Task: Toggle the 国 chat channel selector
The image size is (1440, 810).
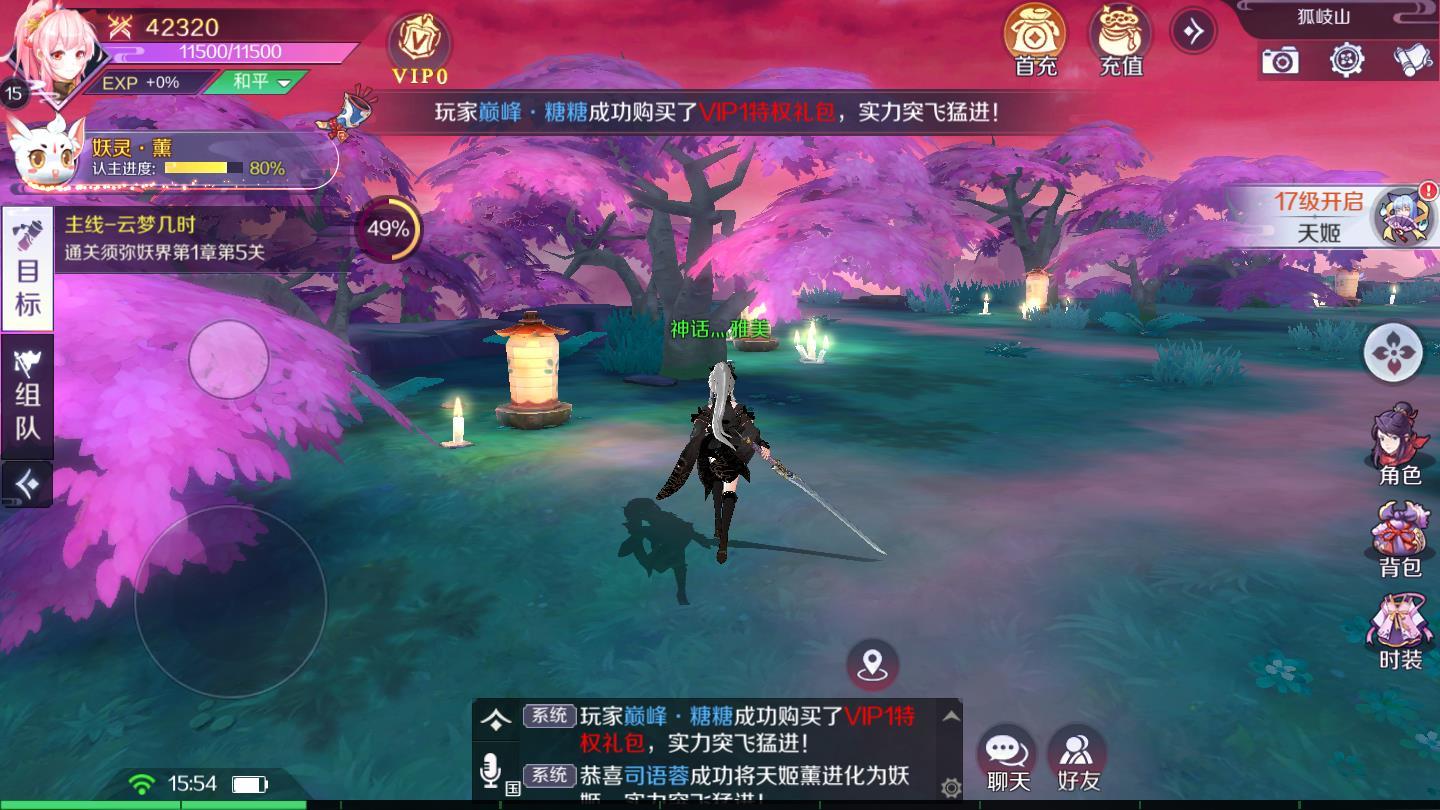Action: pyautogui.click(x=515, y=790)
